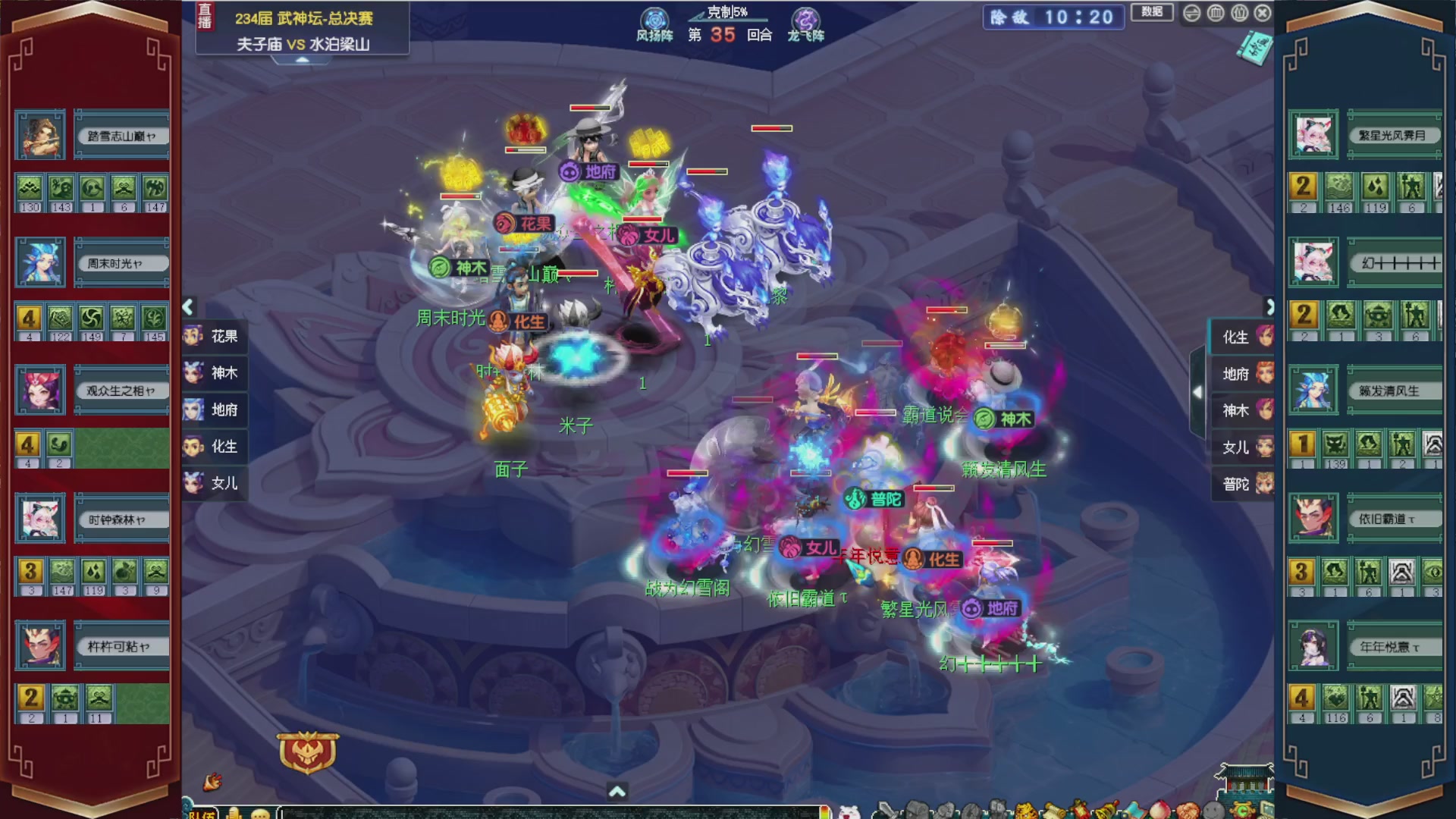Toggle the swap-view circle button beside 数据
This screenshot has width=1456, height=819.
(x=1192, y=13)
